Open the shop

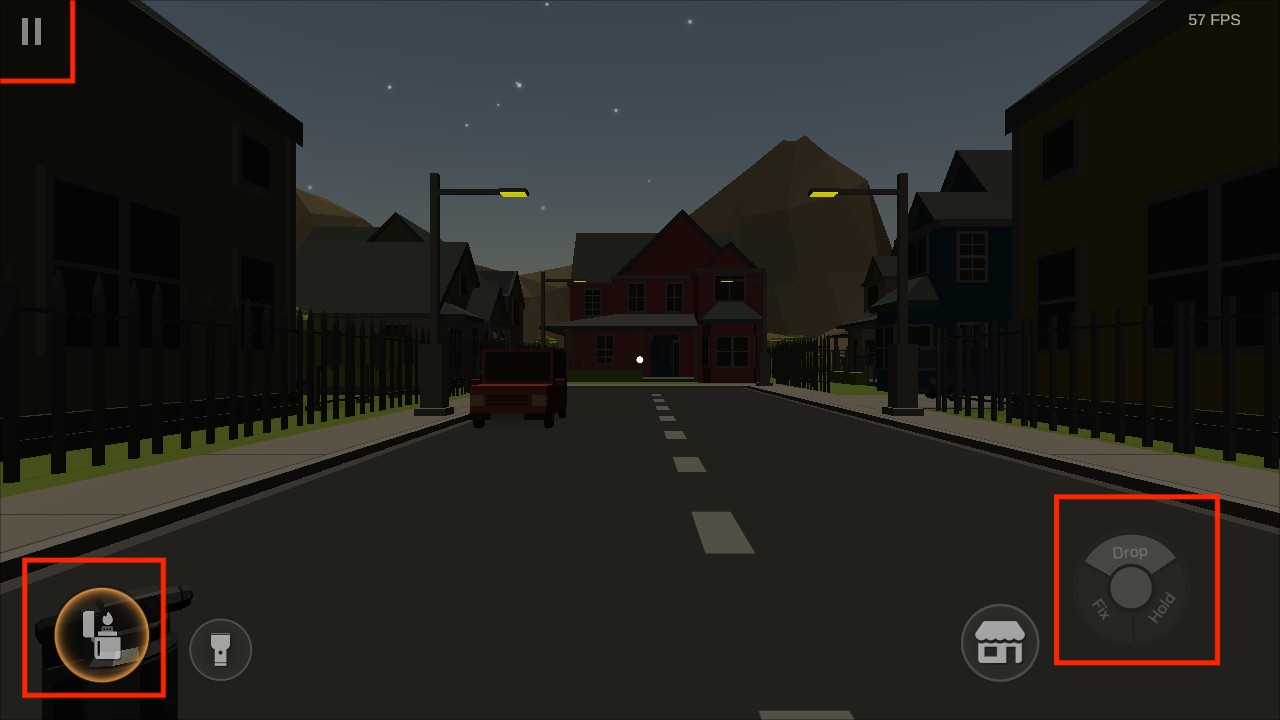(999, 642)
